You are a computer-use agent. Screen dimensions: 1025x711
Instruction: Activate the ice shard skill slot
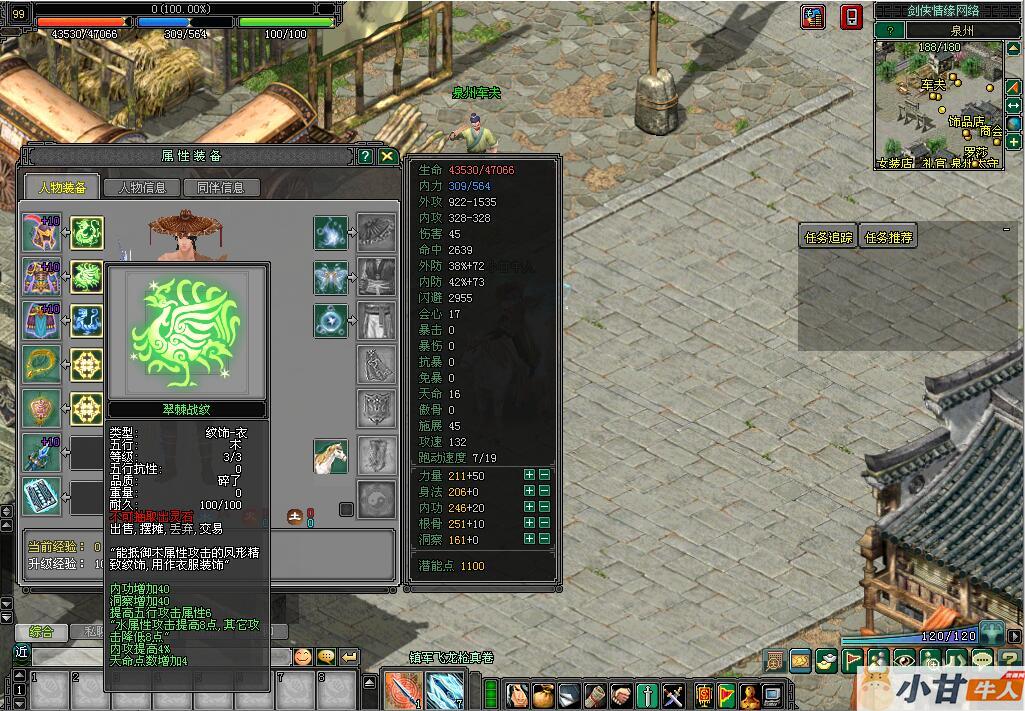[444, 689]
